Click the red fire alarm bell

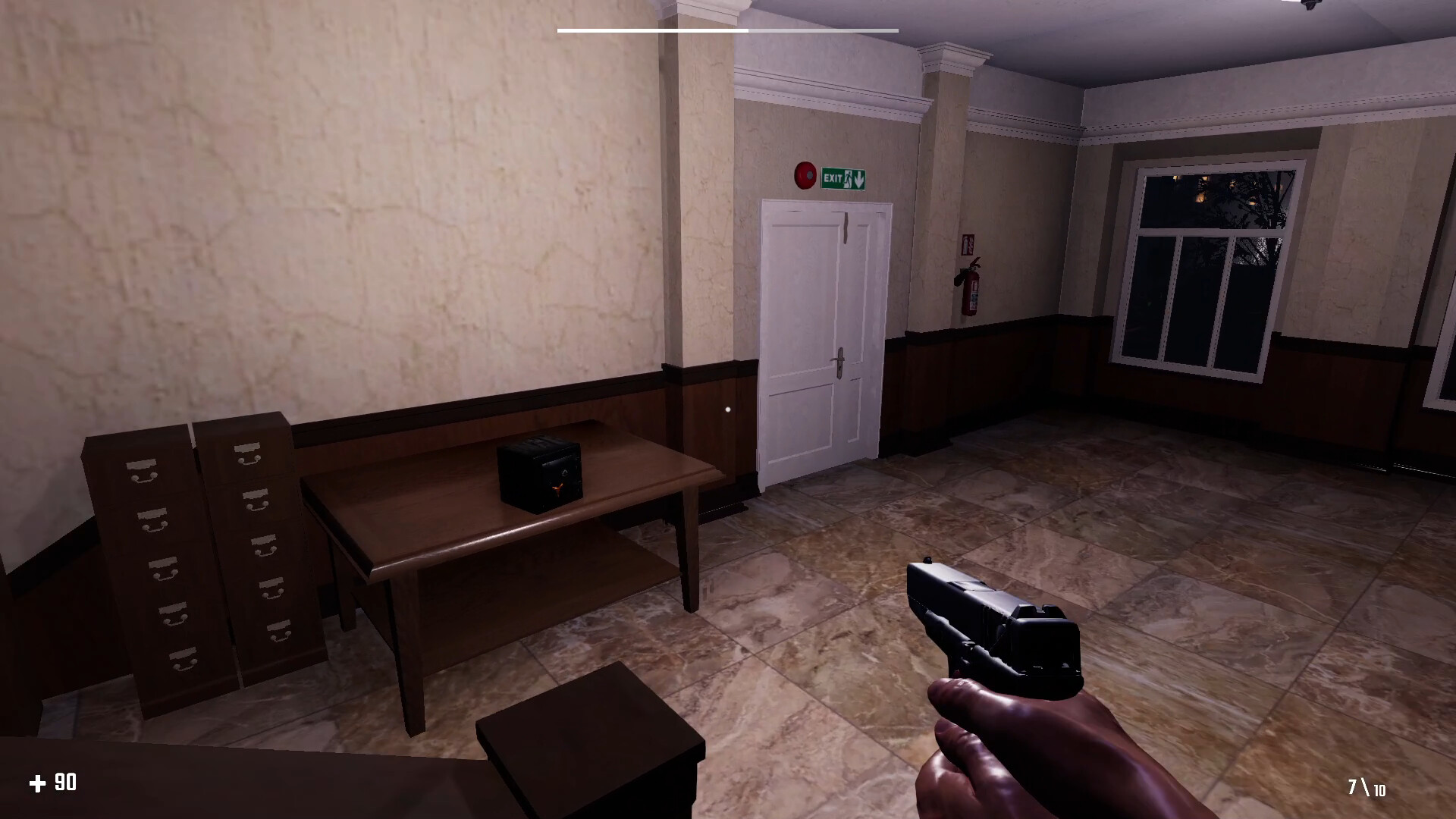(805, 174)
